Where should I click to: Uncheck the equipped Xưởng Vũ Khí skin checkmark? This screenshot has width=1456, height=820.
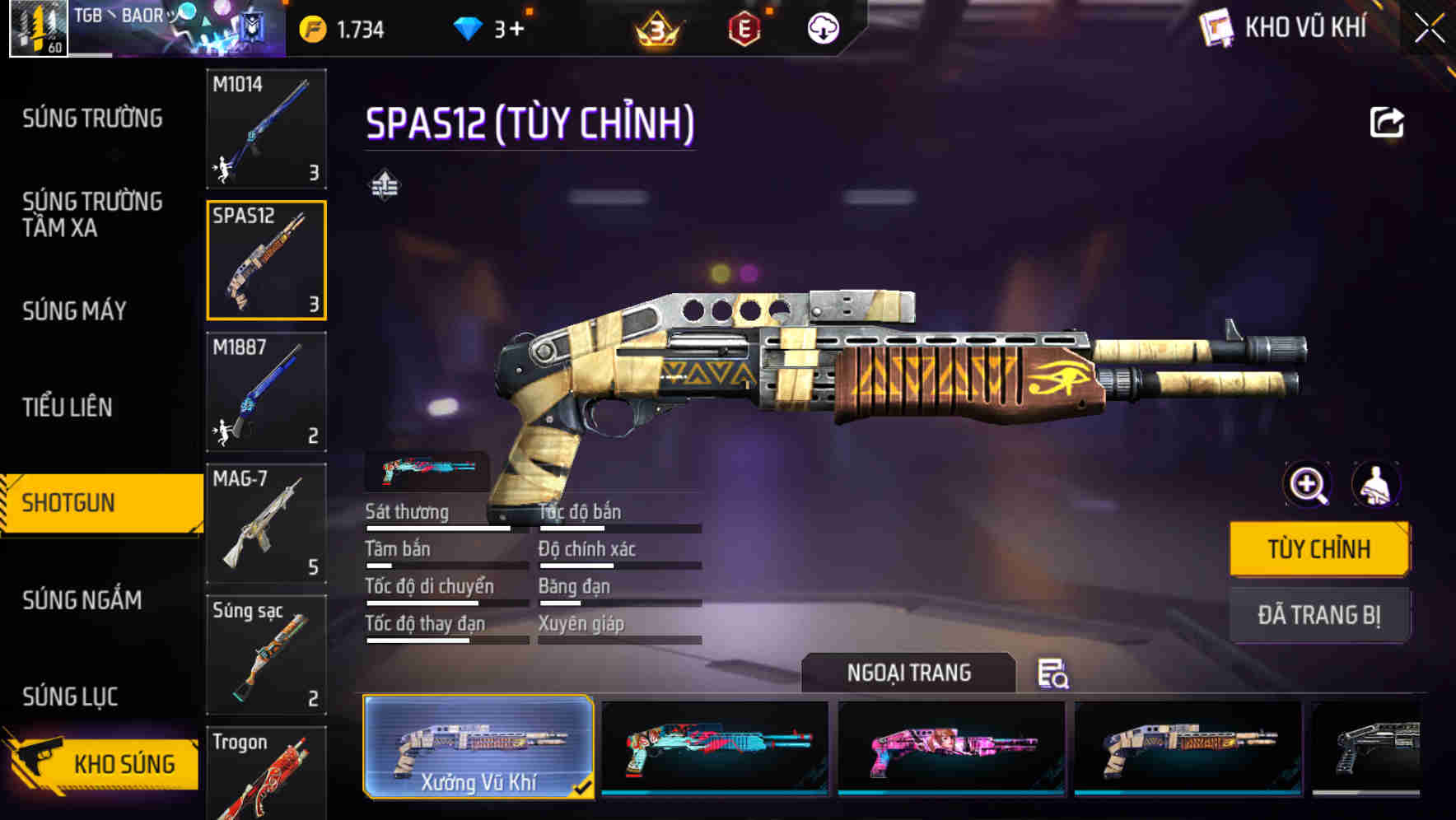pos(585,786)
